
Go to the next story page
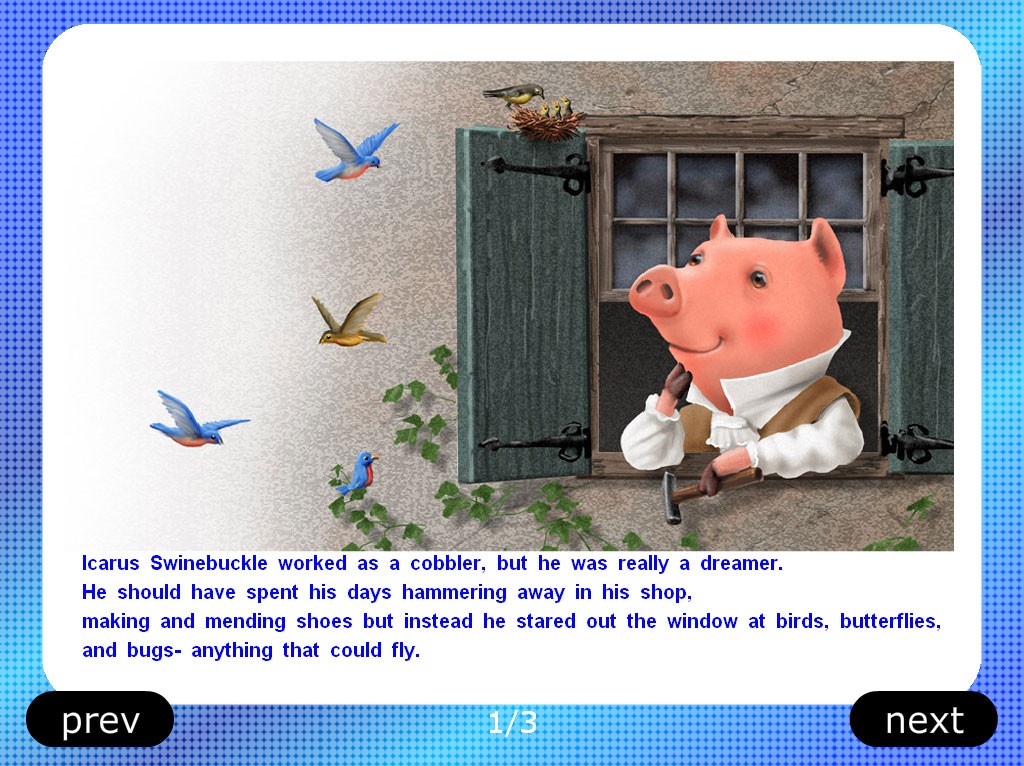click(923, 719)
